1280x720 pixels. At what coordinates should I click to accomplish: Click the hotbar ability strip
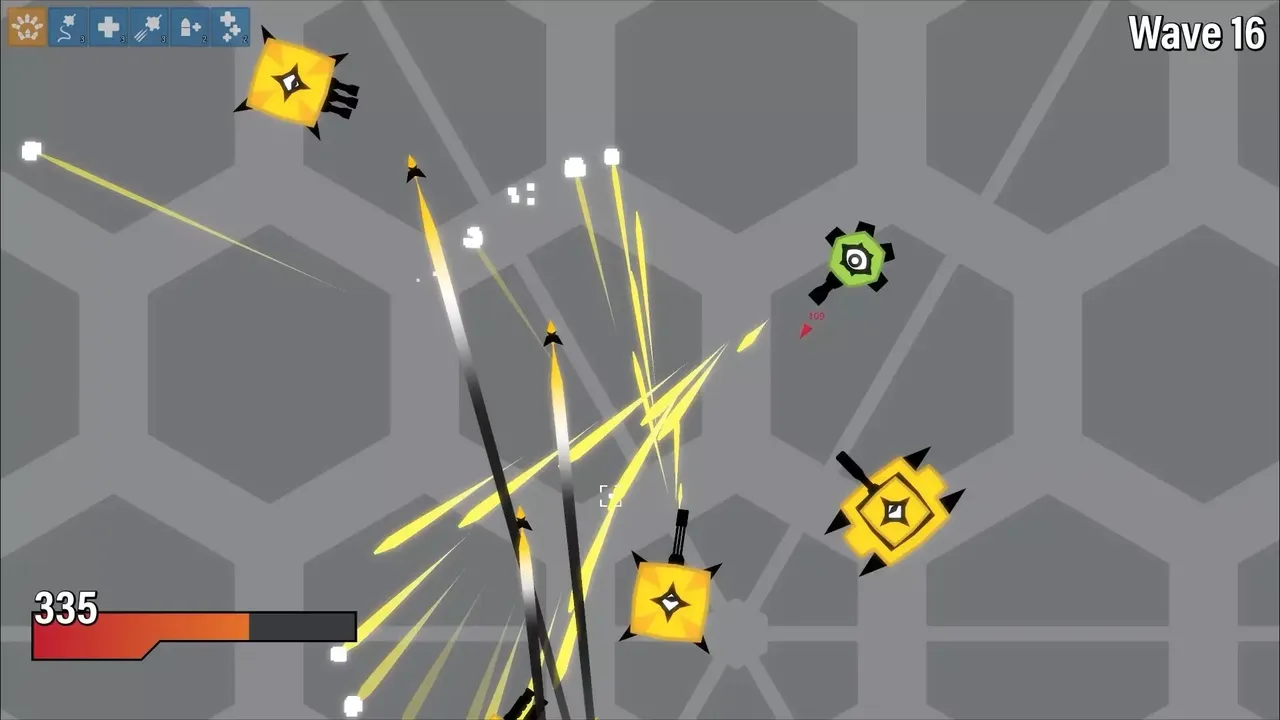[128, 25]
